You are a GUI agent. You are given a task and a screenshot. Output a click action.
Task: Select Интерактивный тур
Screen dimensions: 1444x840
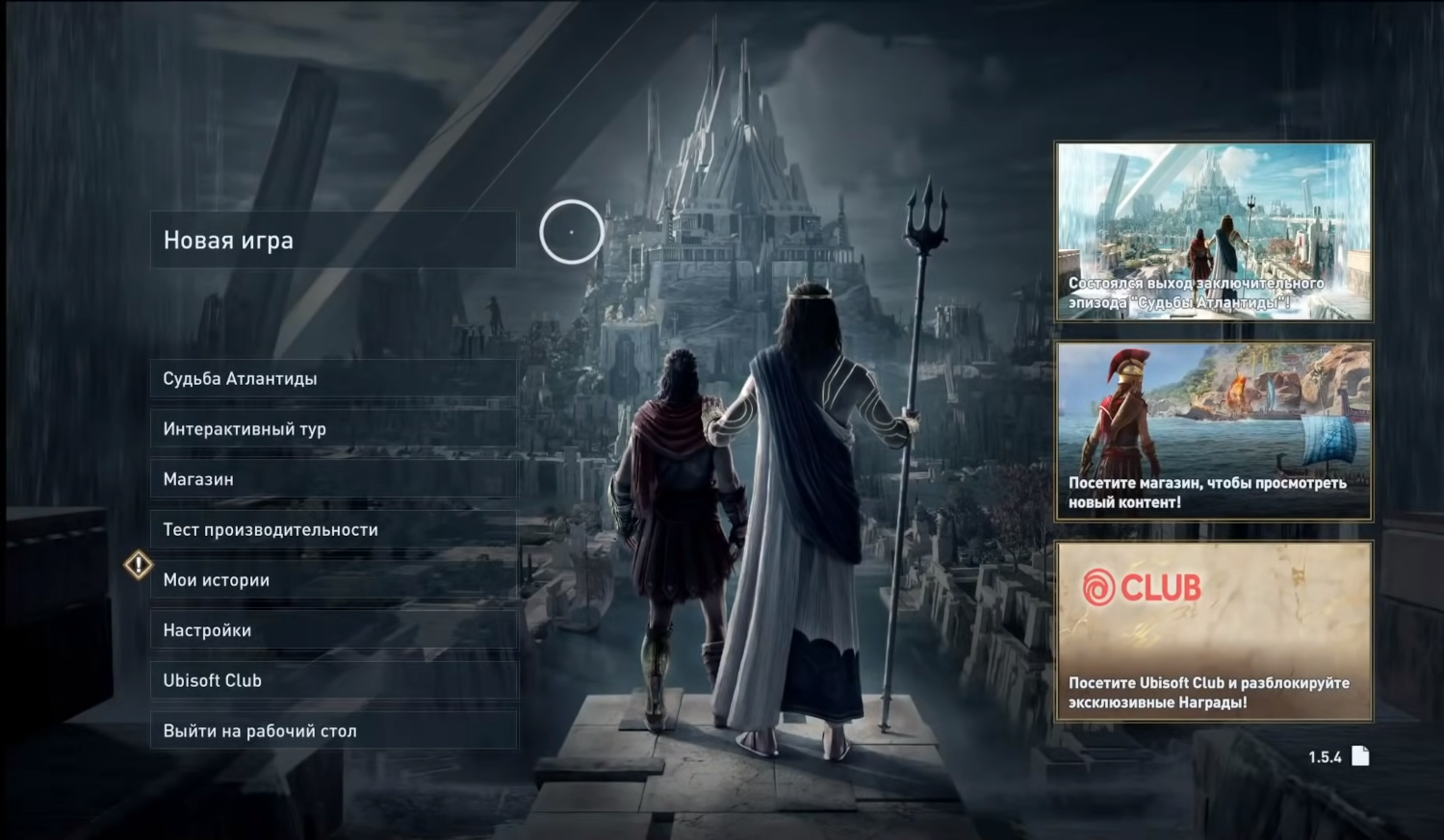pos(333,429)
